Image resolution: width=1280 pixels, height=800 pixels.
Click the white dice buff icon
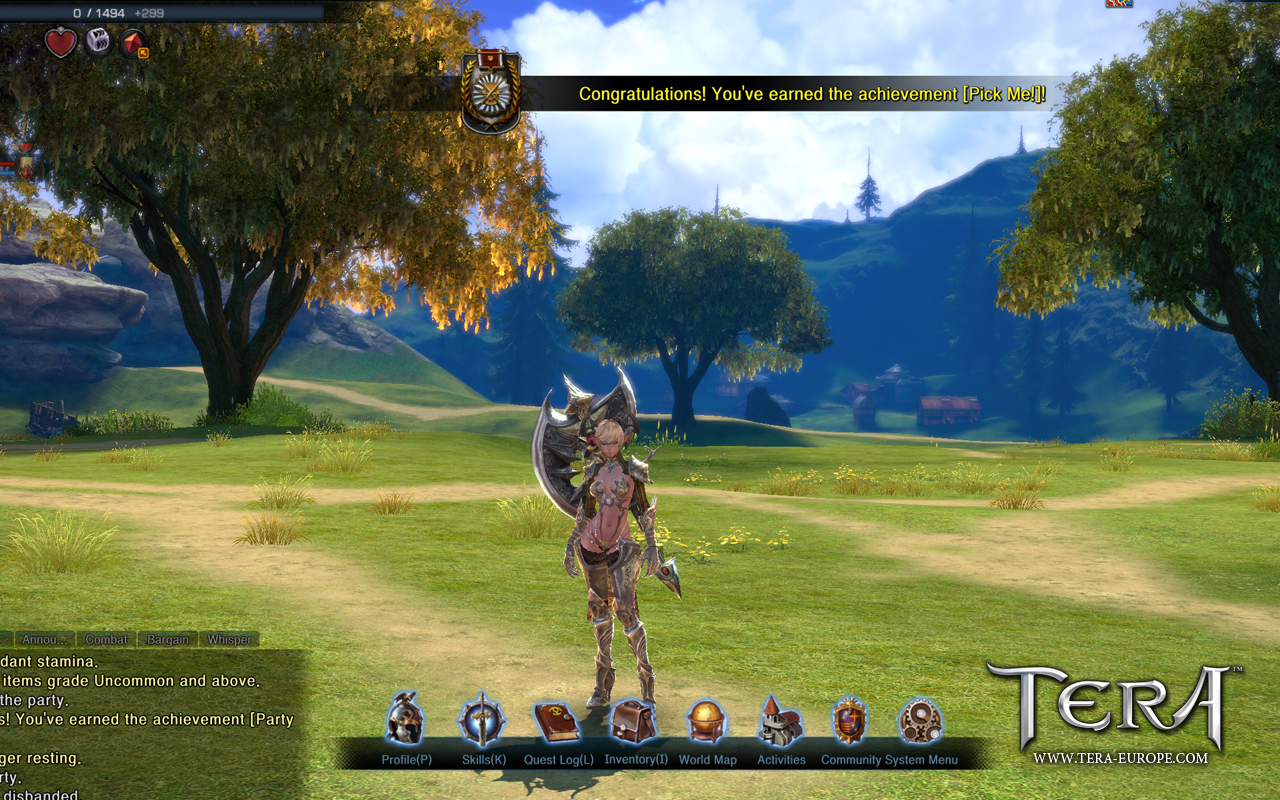98,42
